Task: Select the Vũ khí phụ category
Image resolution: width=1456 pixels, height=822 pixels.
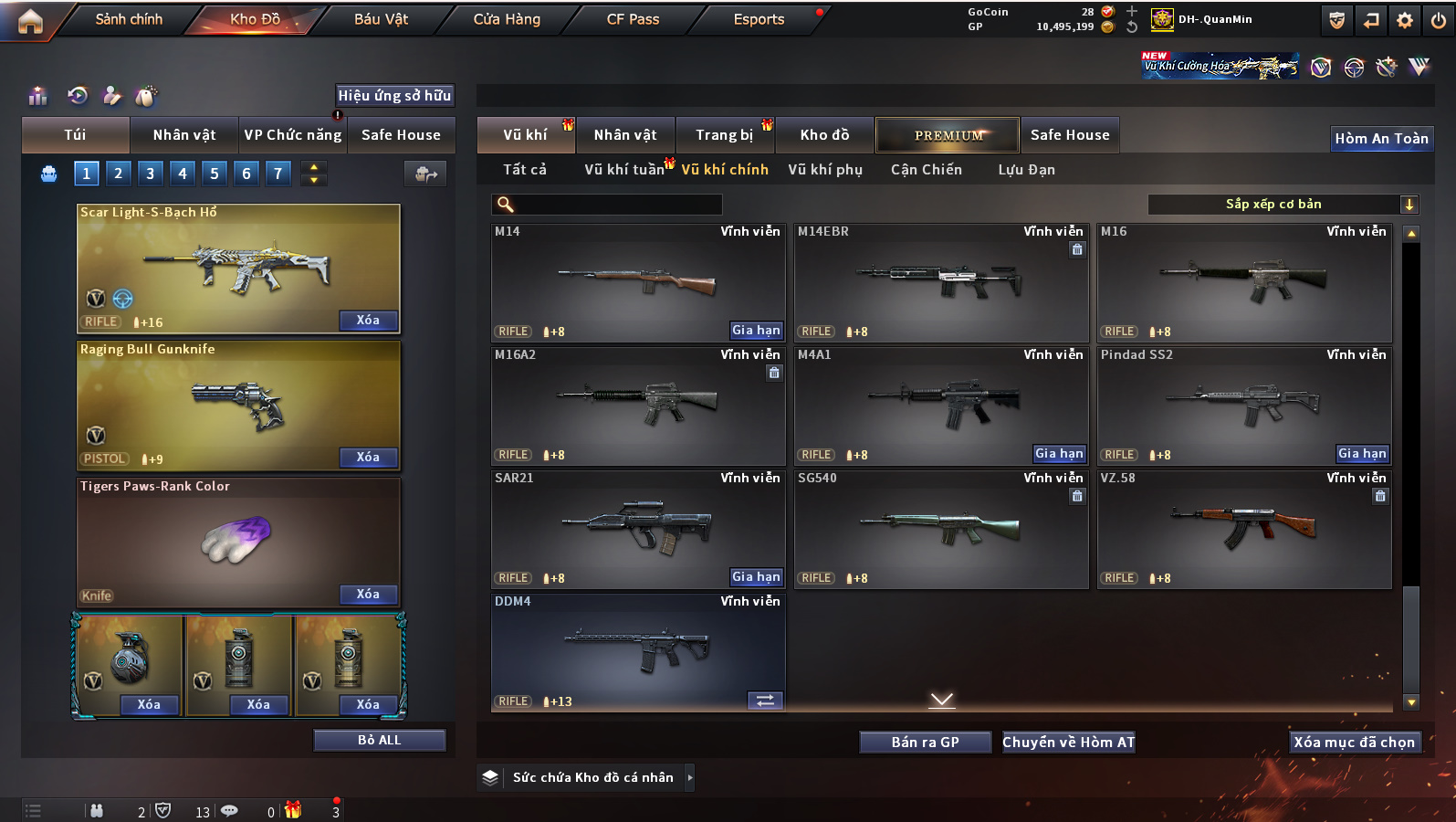Action: click(x=825, y=170)
